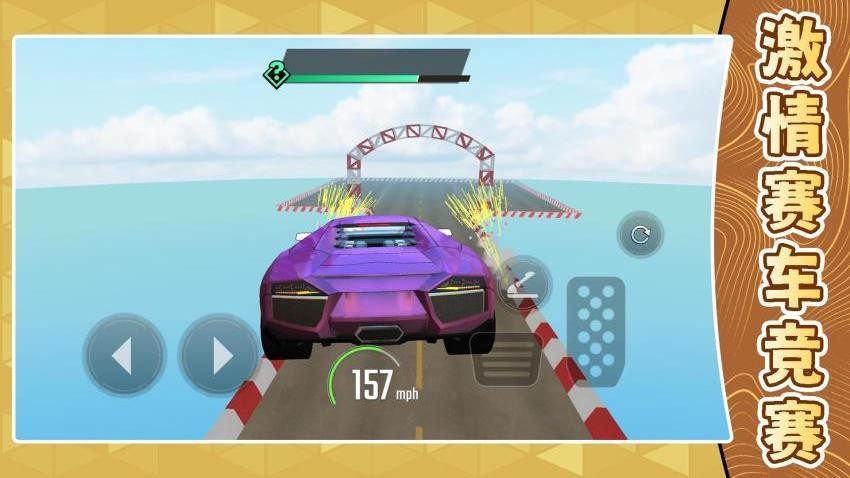The image size is (850, 478).
Task: Hit the circular reset car button
Action: [x=640, y=236]
